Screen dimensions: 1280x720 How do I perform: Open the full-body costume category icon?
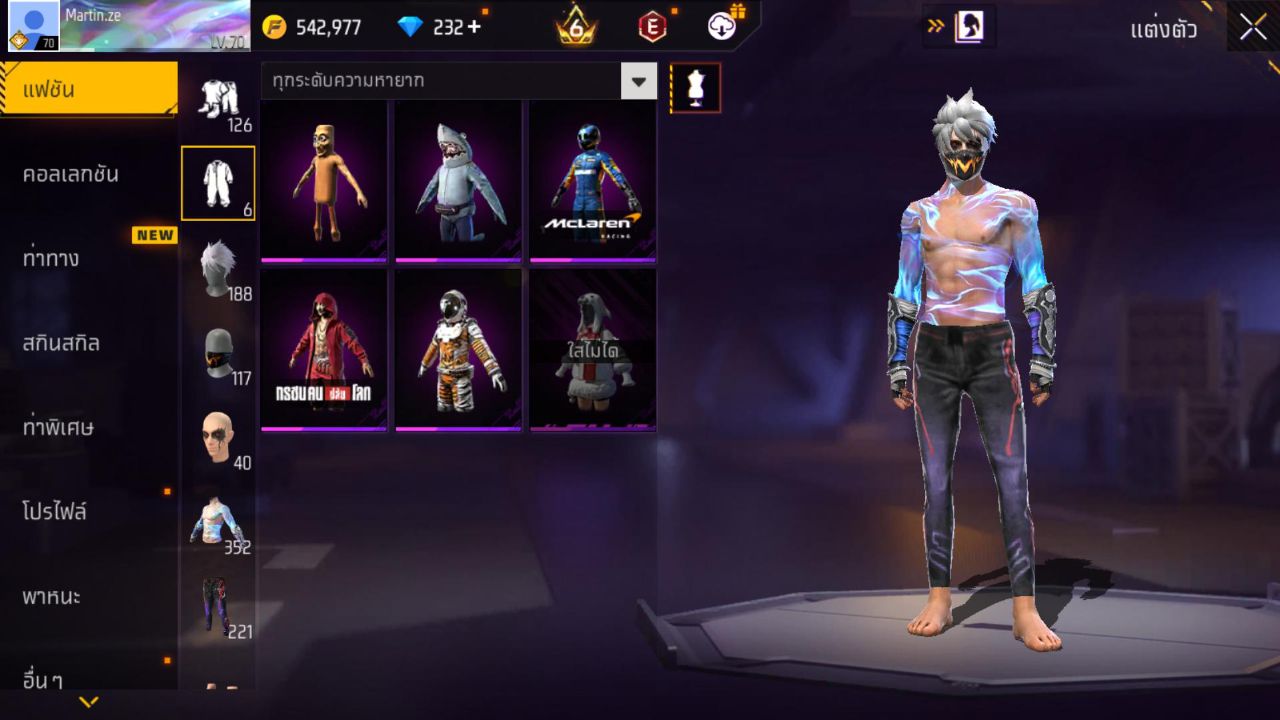(x=220, y=183)
